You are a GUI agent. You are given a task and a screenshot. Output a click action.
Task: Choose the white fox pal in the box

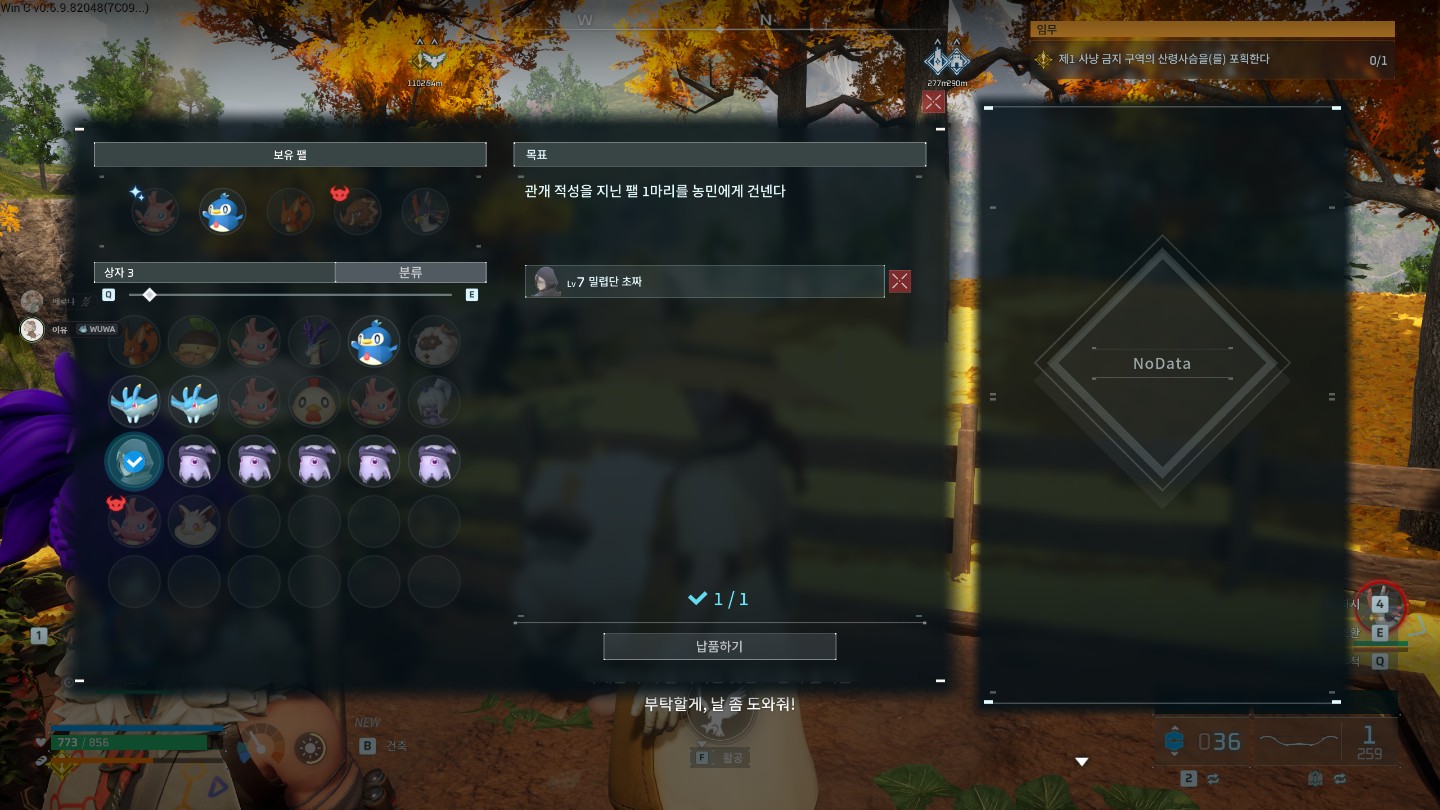click(194, 521)
